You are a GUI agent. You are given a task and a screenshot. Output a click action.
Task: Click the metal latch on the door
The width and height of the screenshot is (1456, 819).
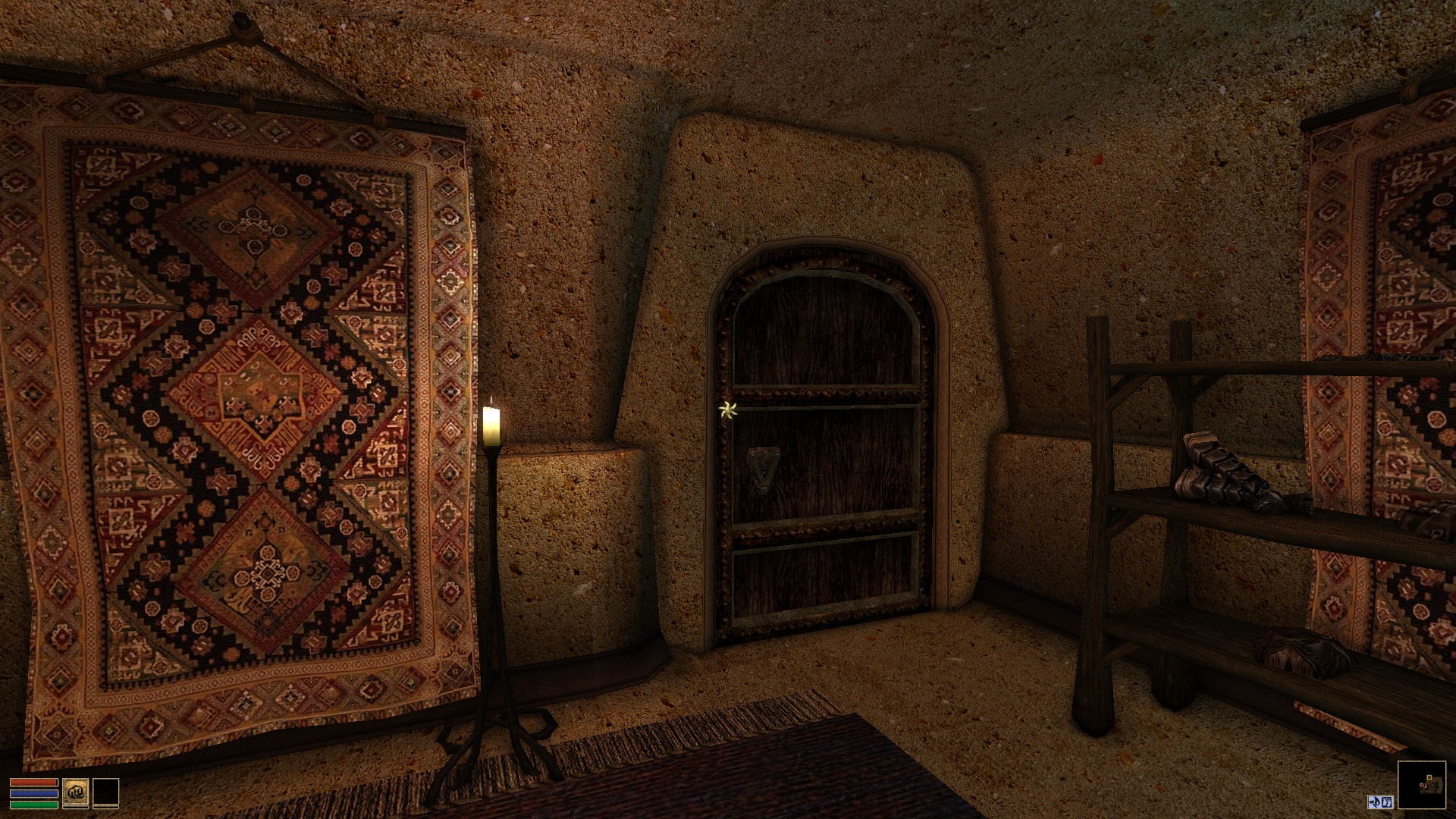tap(764, 468)
